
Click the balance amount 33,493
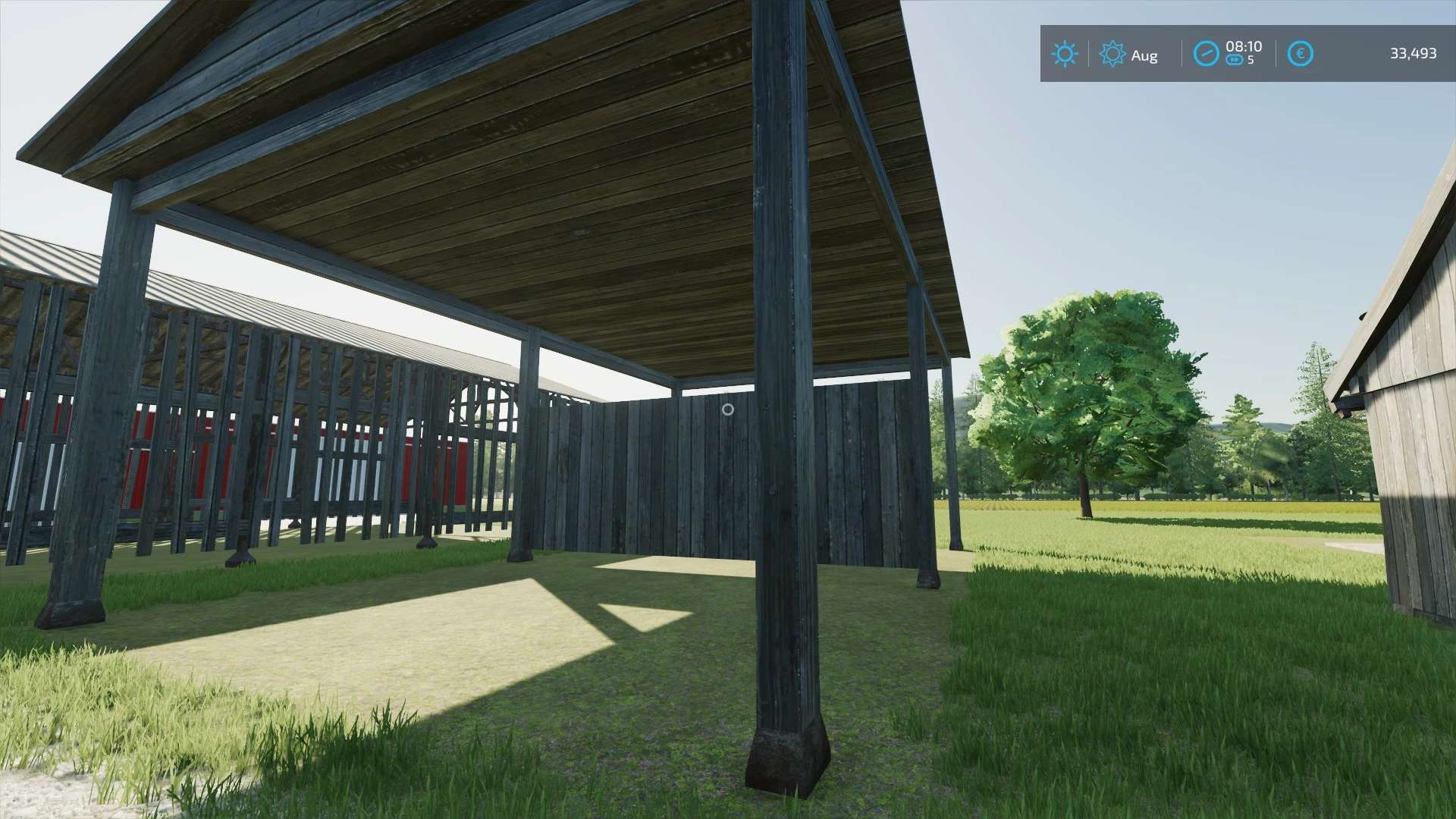pos(1412,53)
